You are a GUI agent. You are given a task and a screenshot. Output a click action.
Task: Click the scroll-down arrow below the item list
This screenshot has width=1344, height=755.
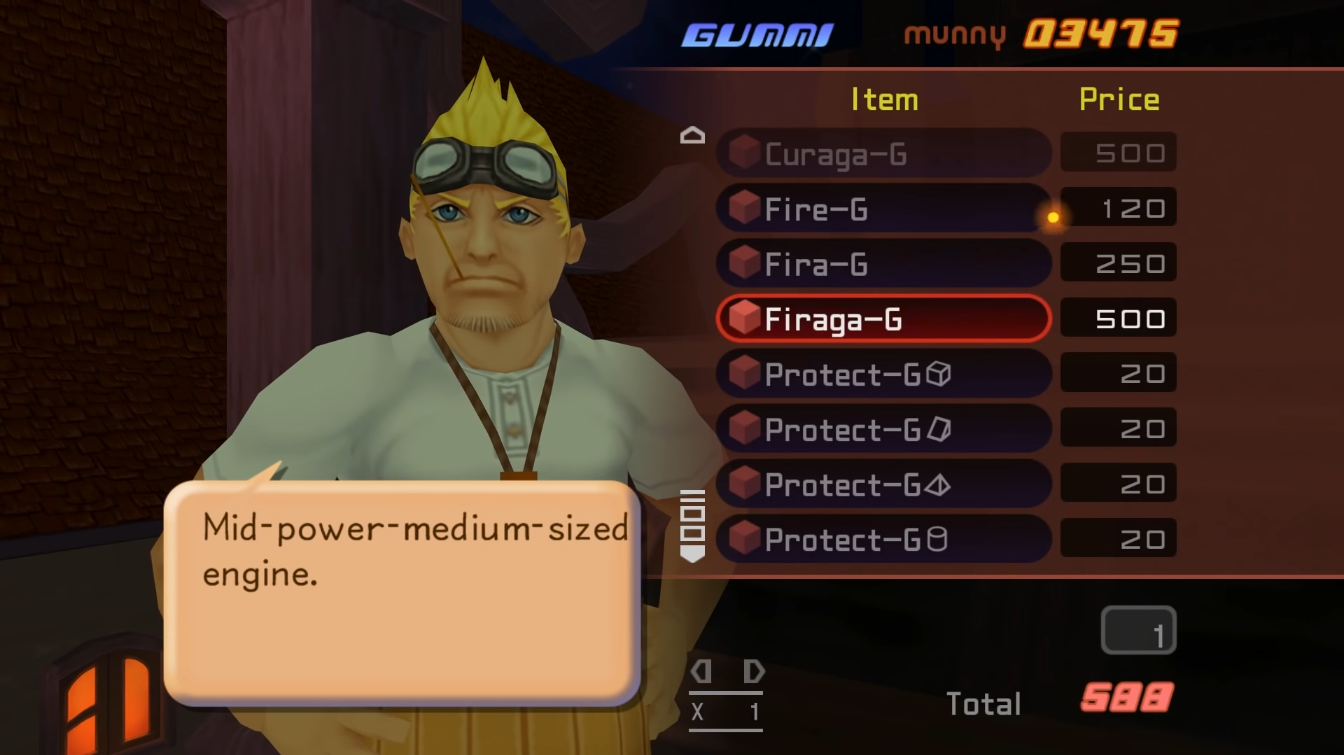click(692, 552)
